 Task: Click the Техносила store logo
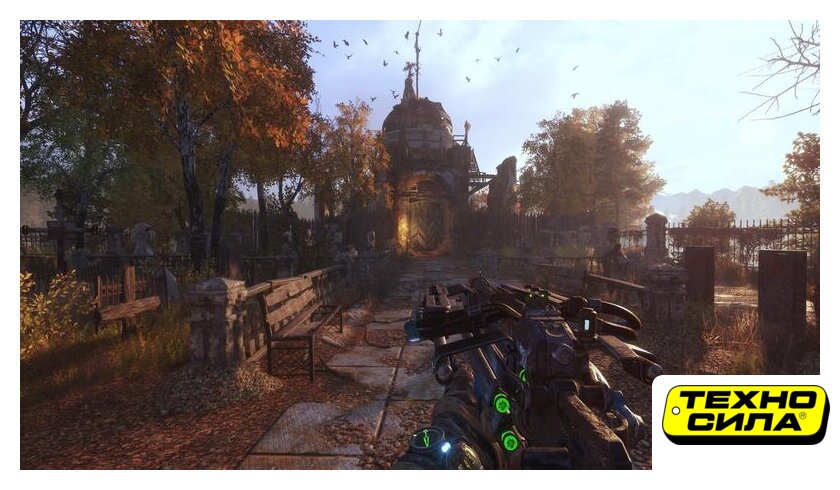coord(745,414)
